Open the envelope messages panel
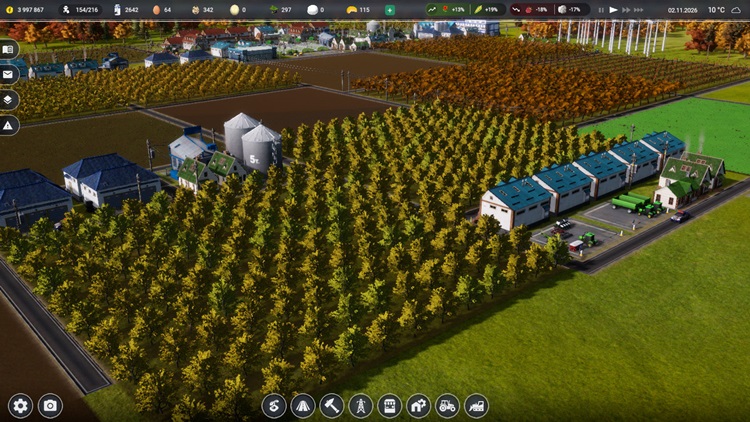 click(x=9, y=74)
